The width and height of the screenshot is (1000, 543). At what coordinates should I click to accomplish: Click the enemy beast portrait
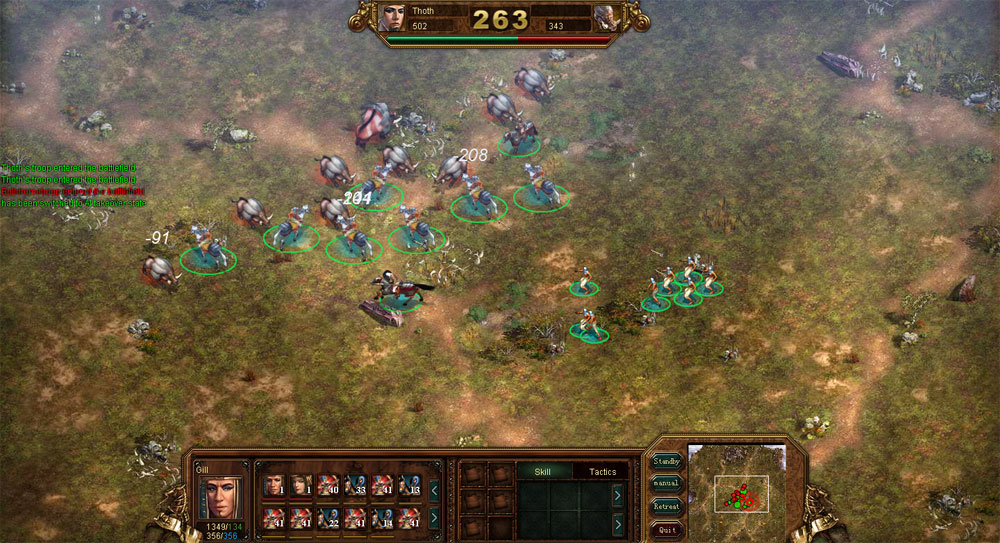point(606,17)
